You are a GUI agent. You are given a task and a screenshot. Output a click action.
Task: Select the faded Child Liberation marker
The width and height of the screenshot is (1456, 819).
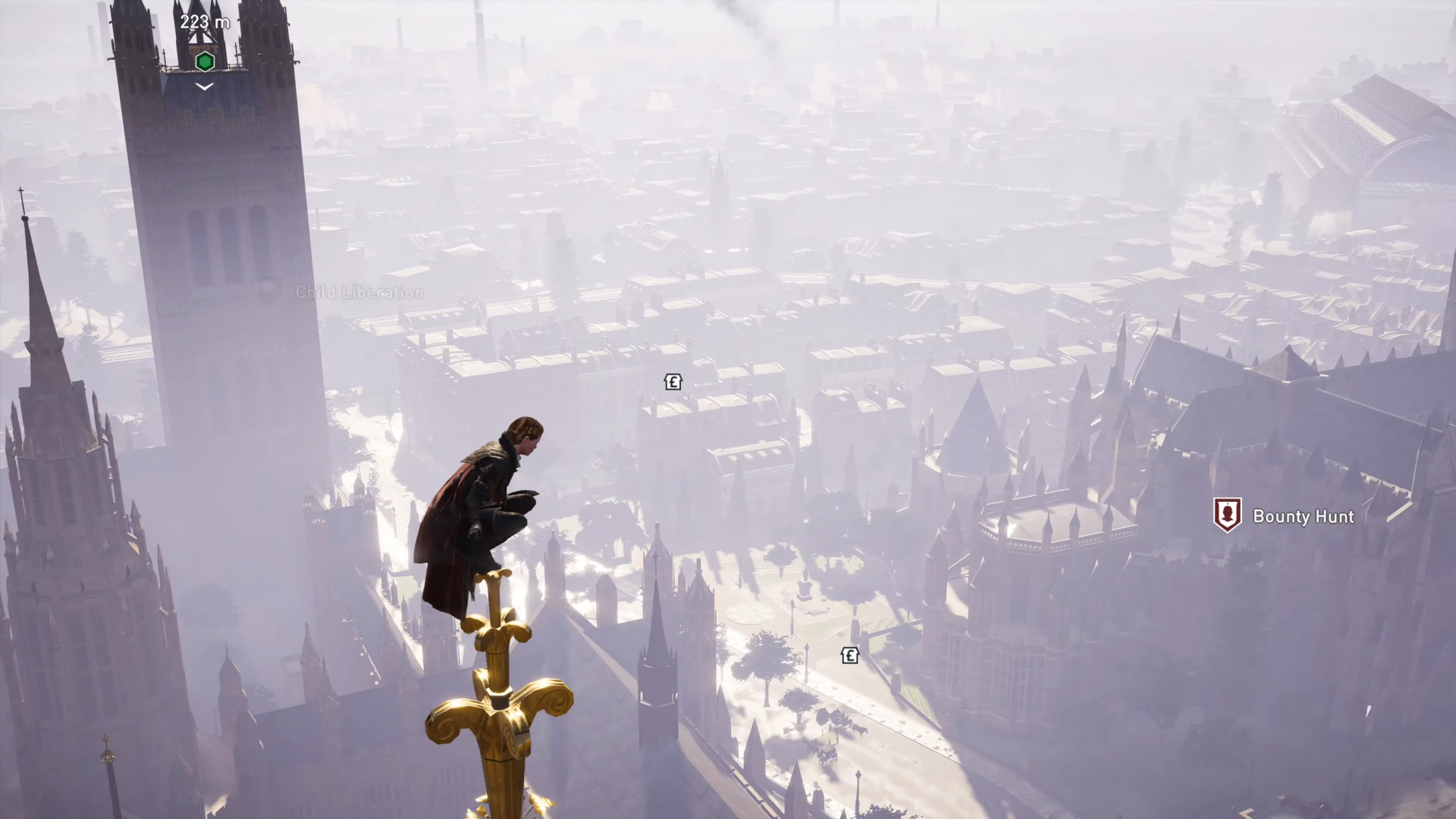[268, 291]
